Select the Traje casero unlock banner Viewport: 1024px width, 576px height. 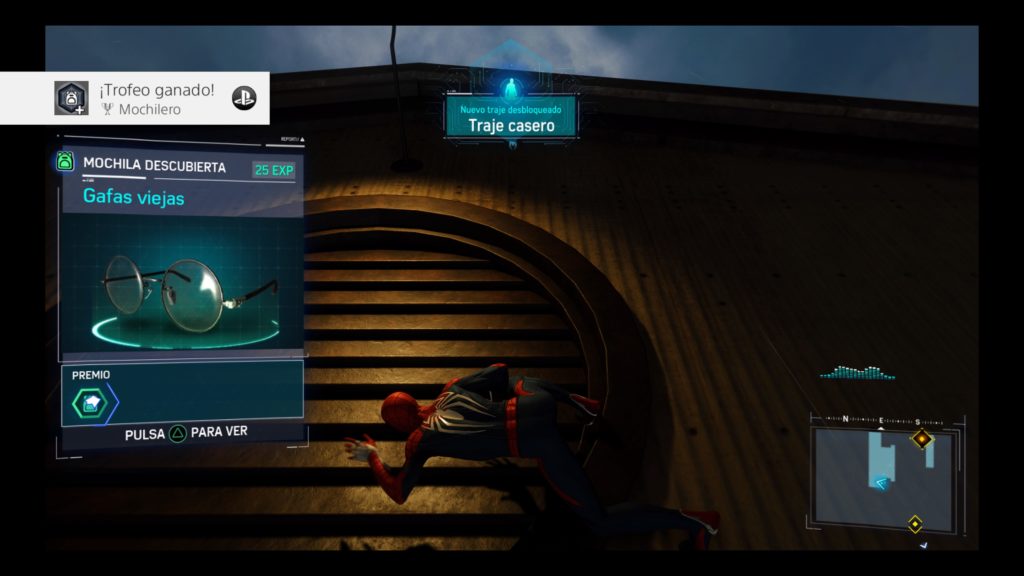click(512, 118)
